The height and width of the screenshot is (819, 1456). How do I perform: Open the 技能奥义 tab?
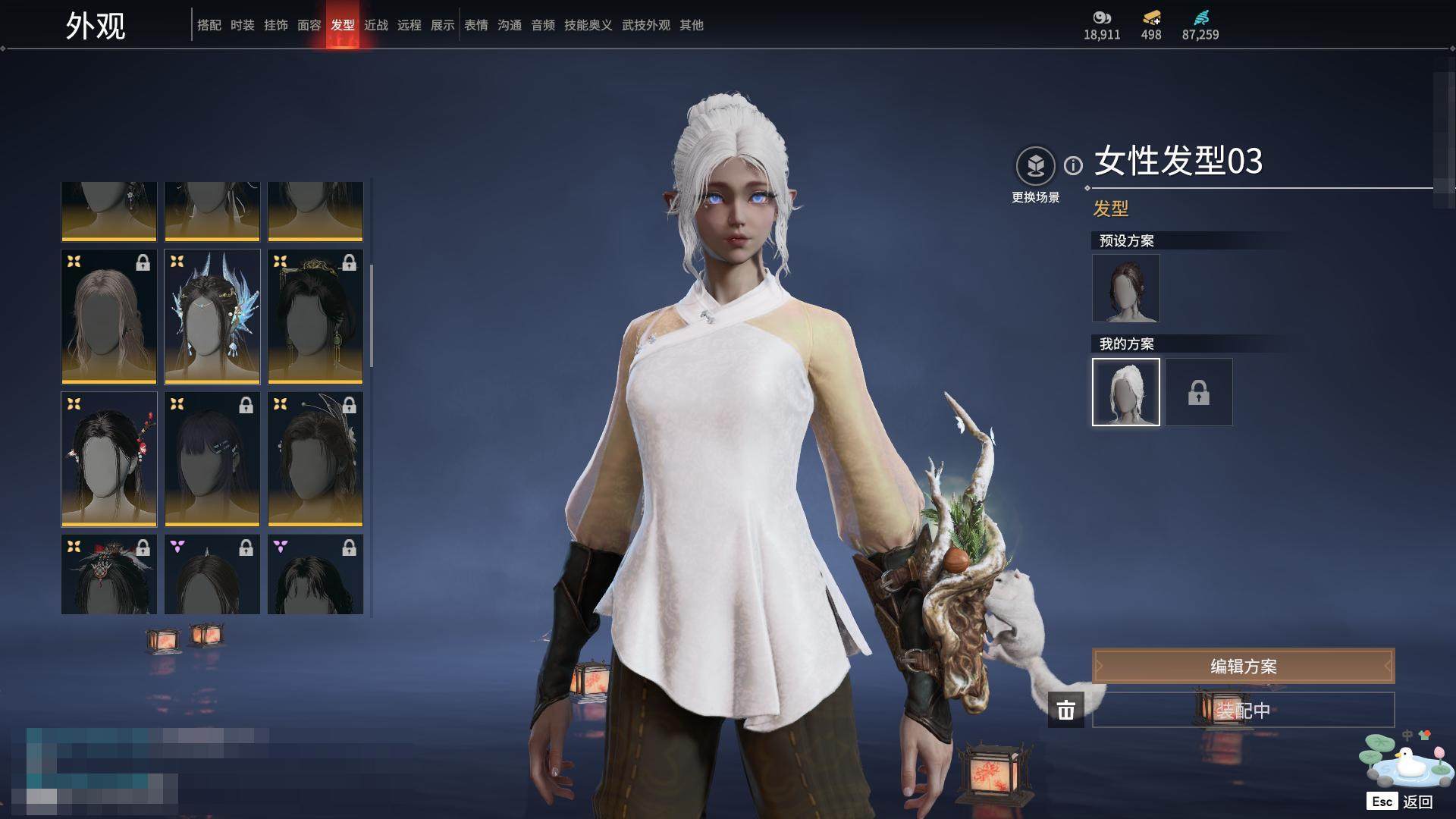point(588,25)
